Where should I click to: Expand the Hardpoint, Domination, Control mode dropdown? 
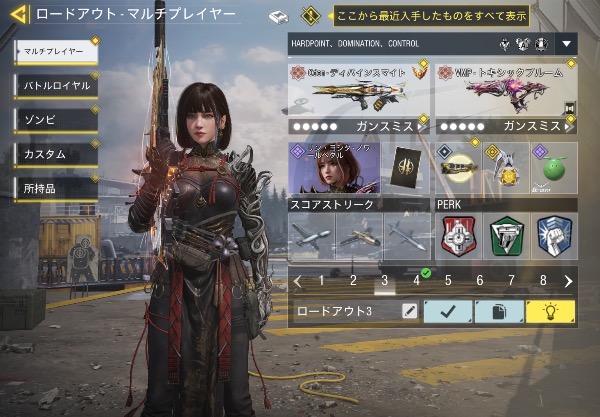click(567, 45)
